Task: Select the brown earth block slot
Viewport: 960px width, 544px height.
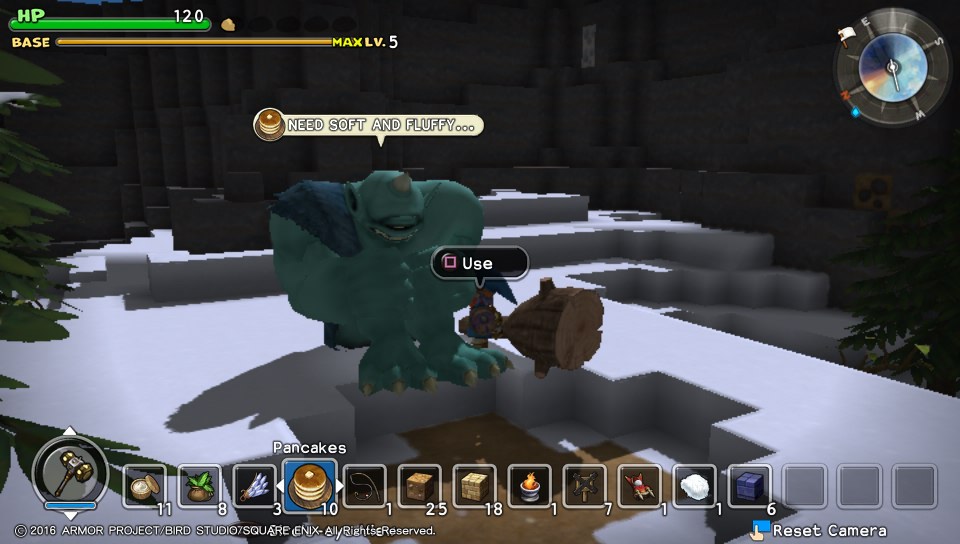Action: pos(420,486)
